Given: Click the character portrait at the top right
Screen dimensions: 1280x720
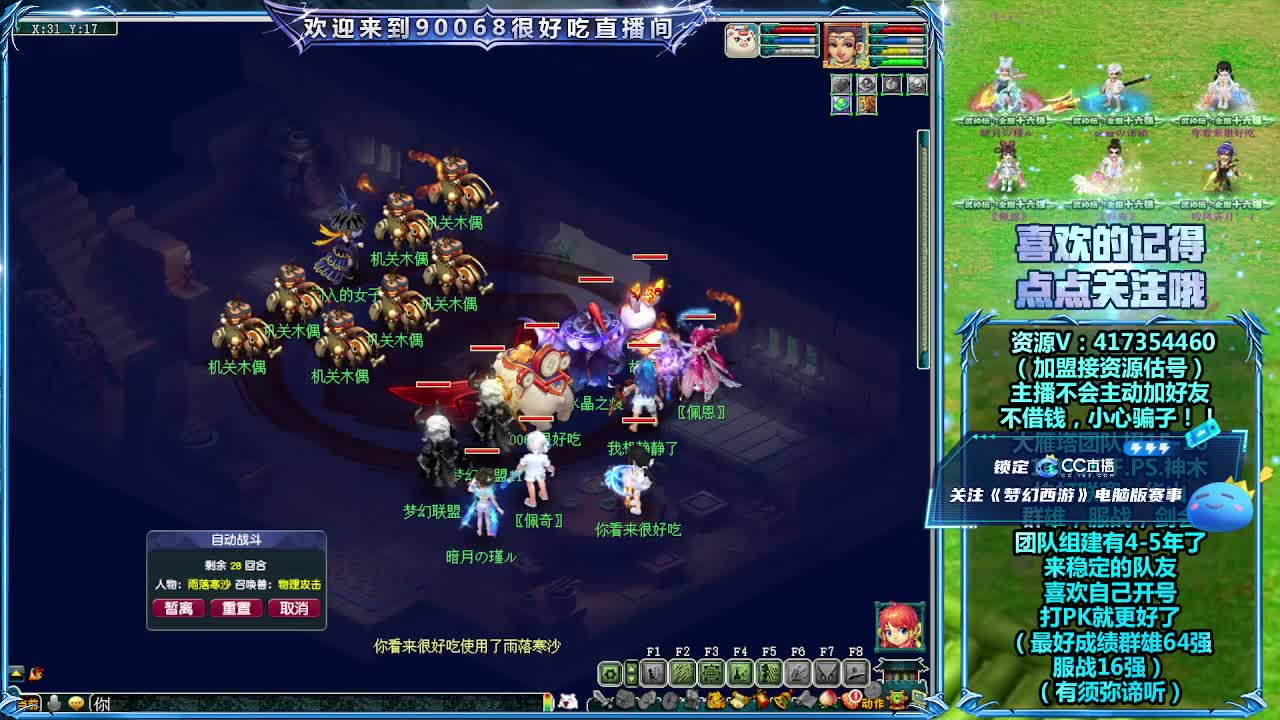Looking at the screenshot, I should (845, 45).
